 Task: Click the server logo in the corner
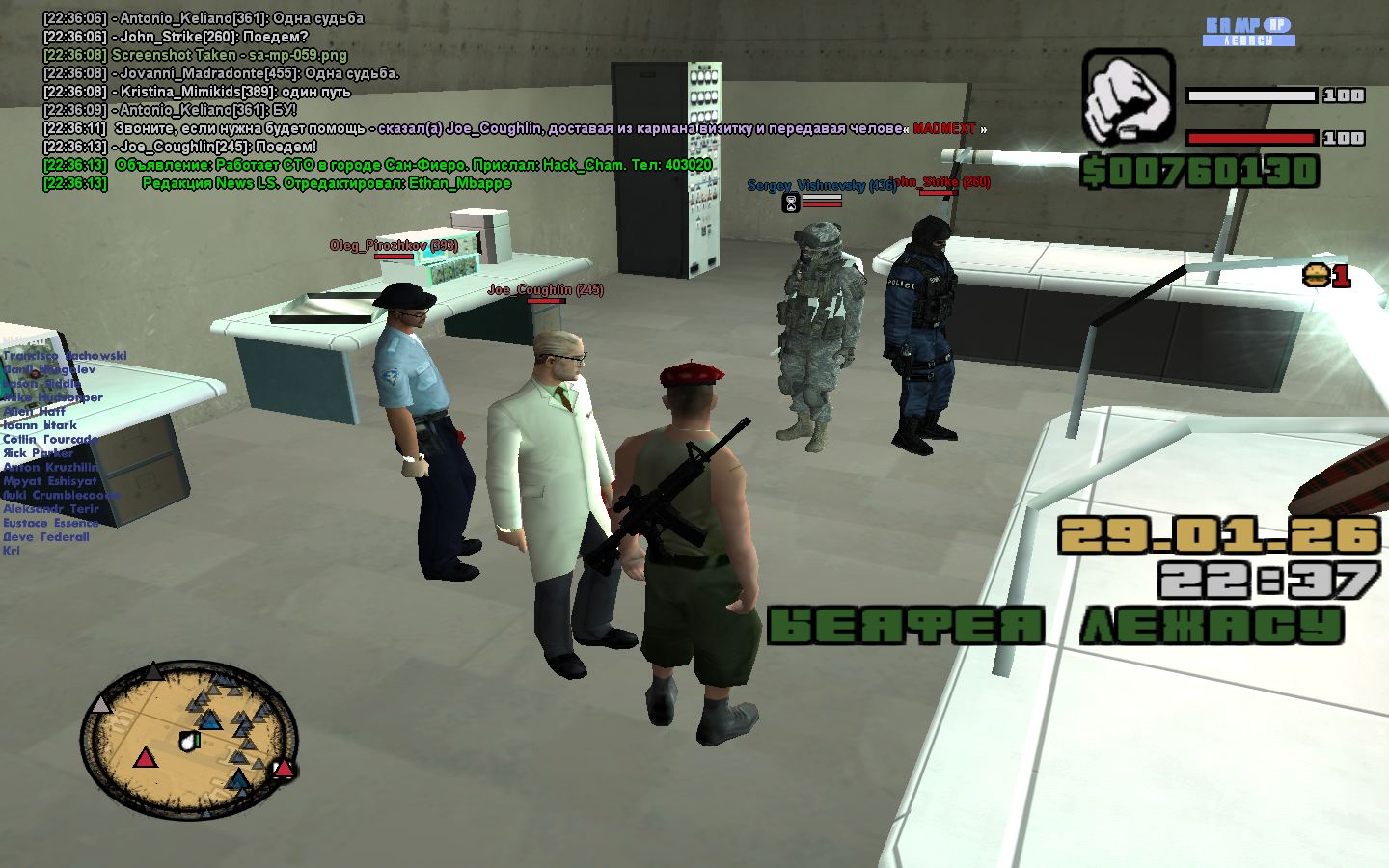pyautogui.click(x=1249, y=31)
